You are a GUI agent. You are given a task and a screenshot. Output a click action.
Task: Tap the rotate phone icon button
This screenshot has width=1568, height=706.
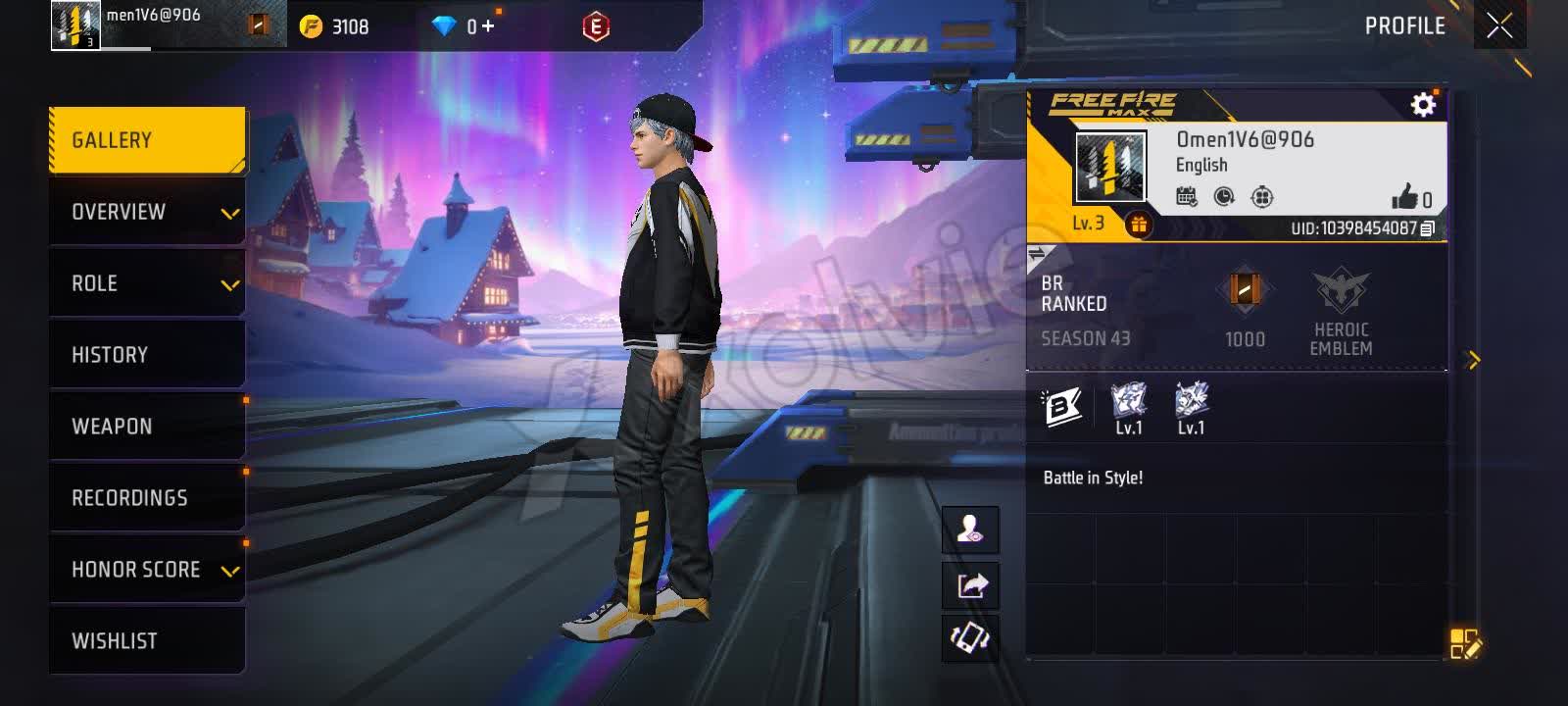click(x=970, y=638)
